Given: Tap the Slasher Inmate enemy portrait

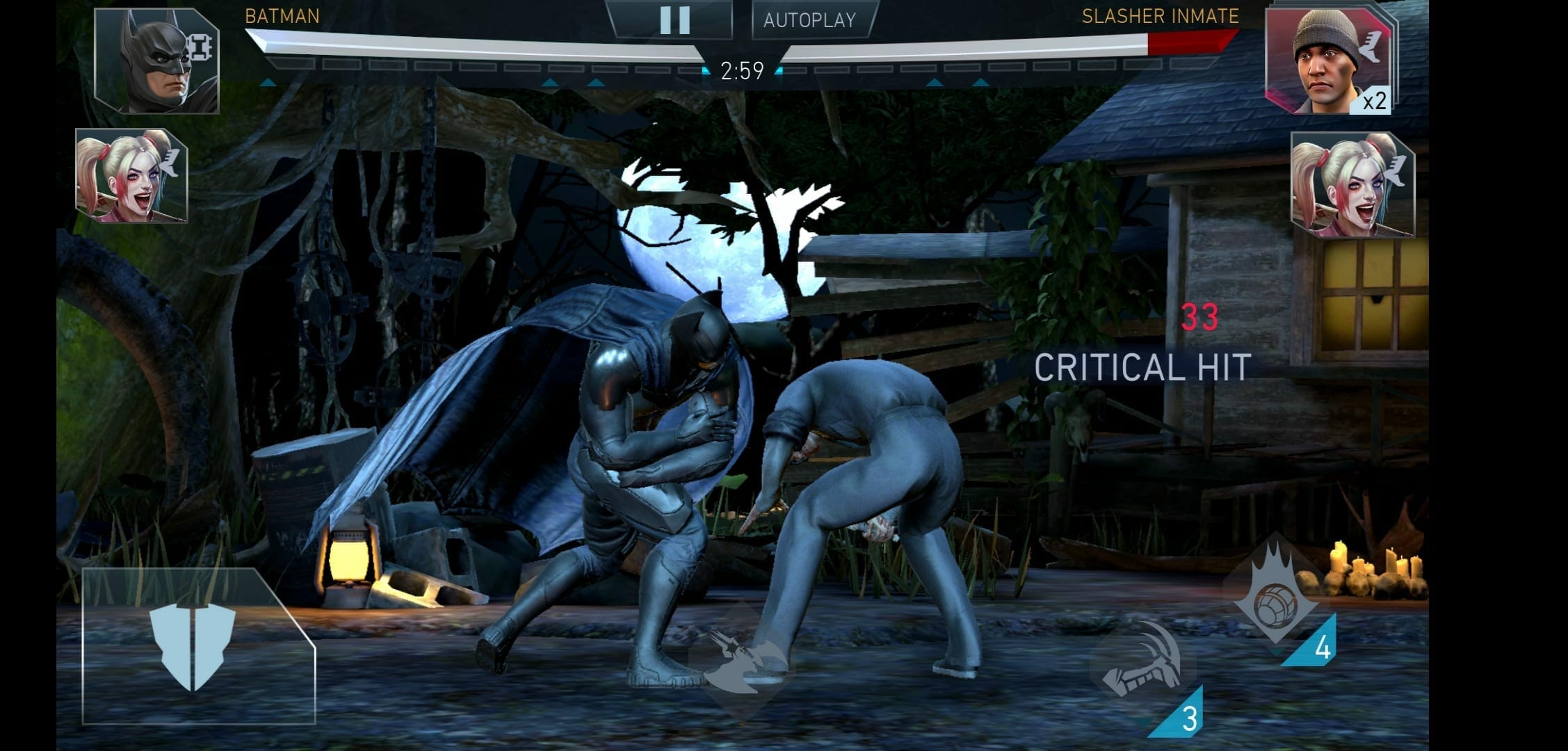Looking at the screenshot, I should click(x=1327, y=61).
